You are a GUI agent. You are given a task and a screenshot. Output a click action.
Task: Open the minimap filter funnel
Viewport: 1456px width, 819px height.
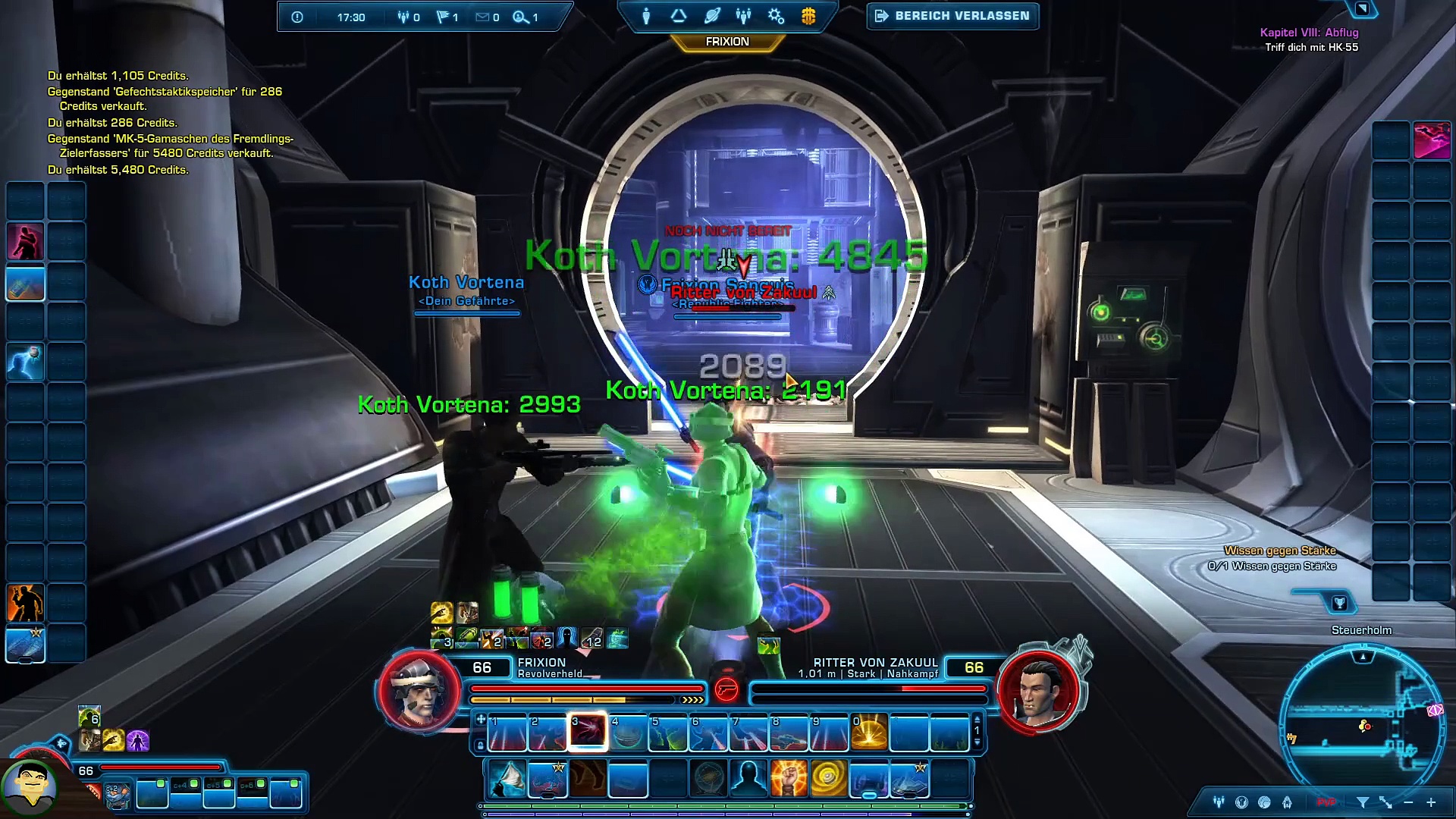click(1363, 802)
